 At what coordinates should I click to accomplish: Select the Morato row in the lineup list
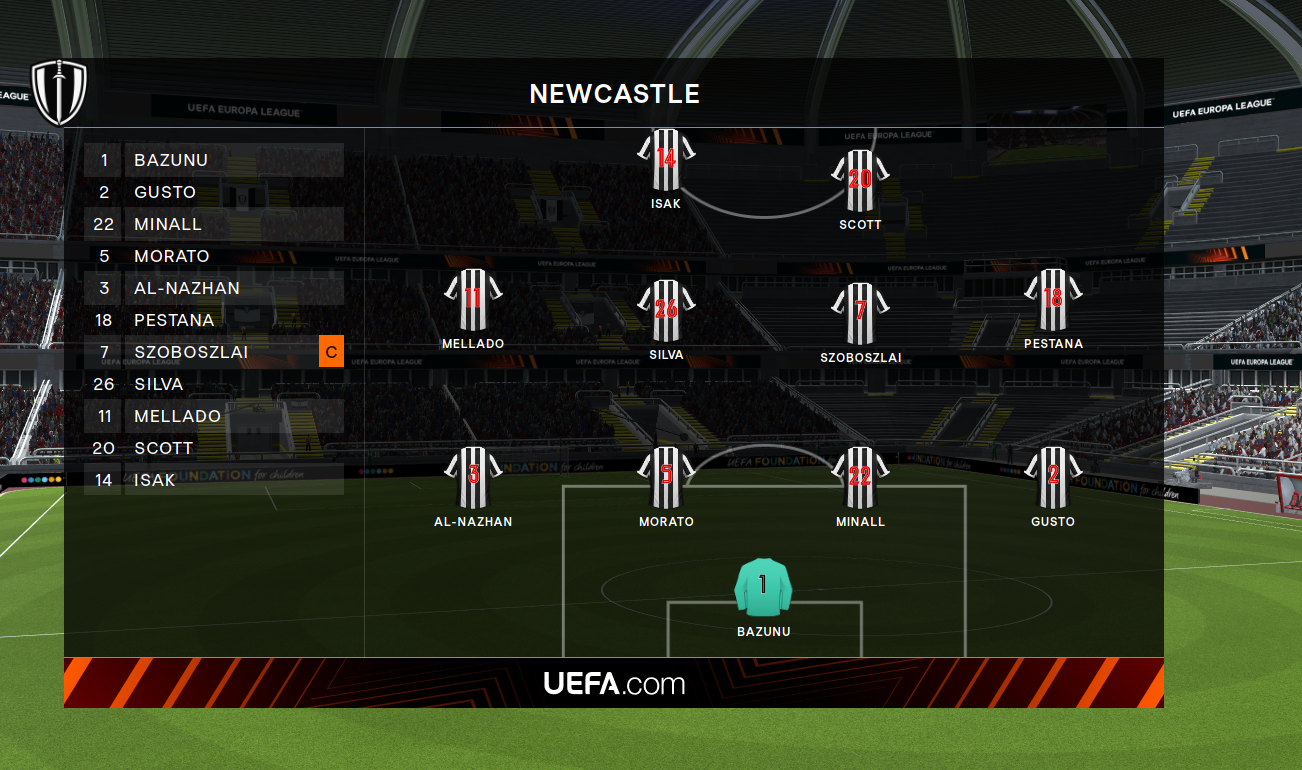click(x=214, y=256)
